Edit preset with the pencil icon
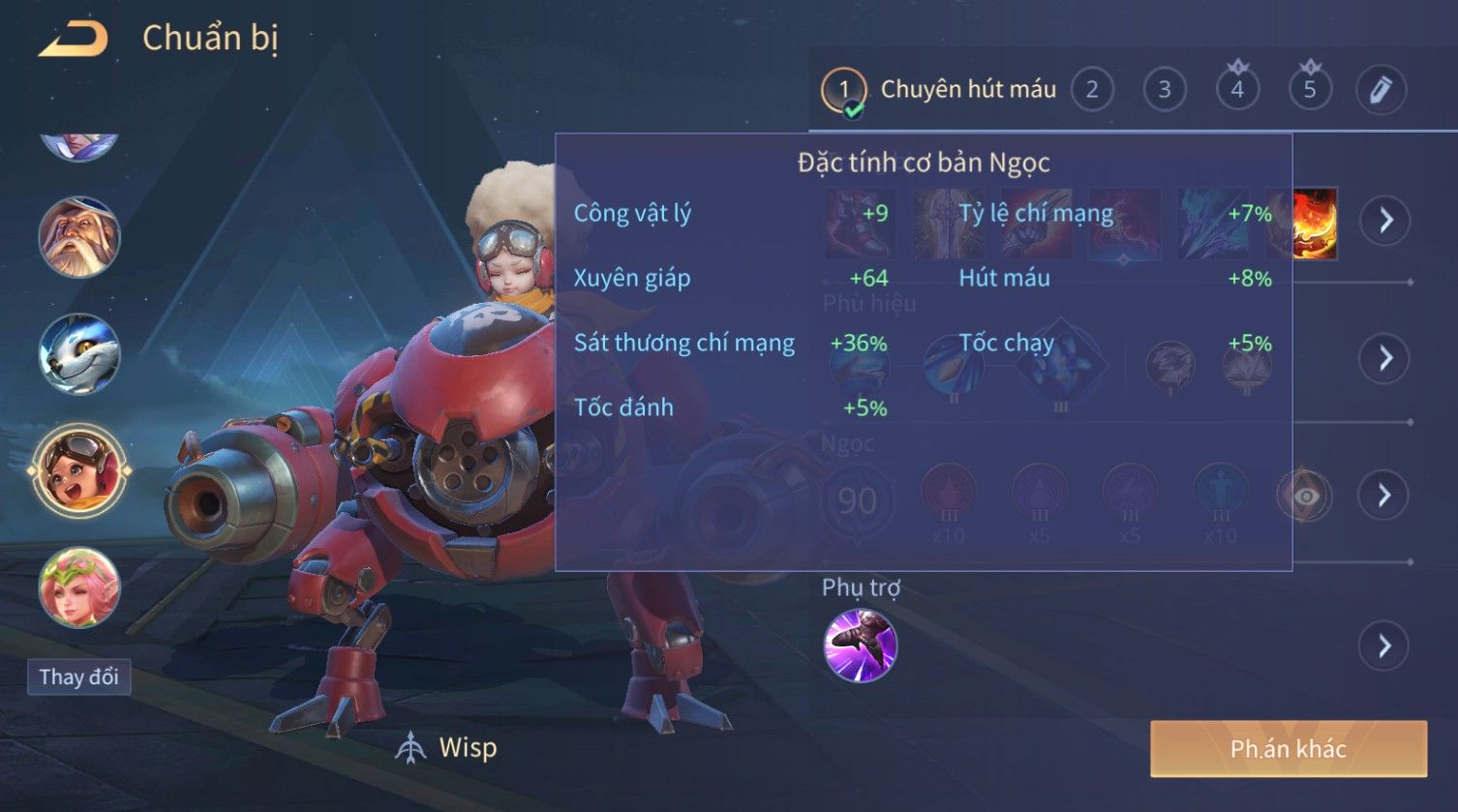 (1382, 90)
